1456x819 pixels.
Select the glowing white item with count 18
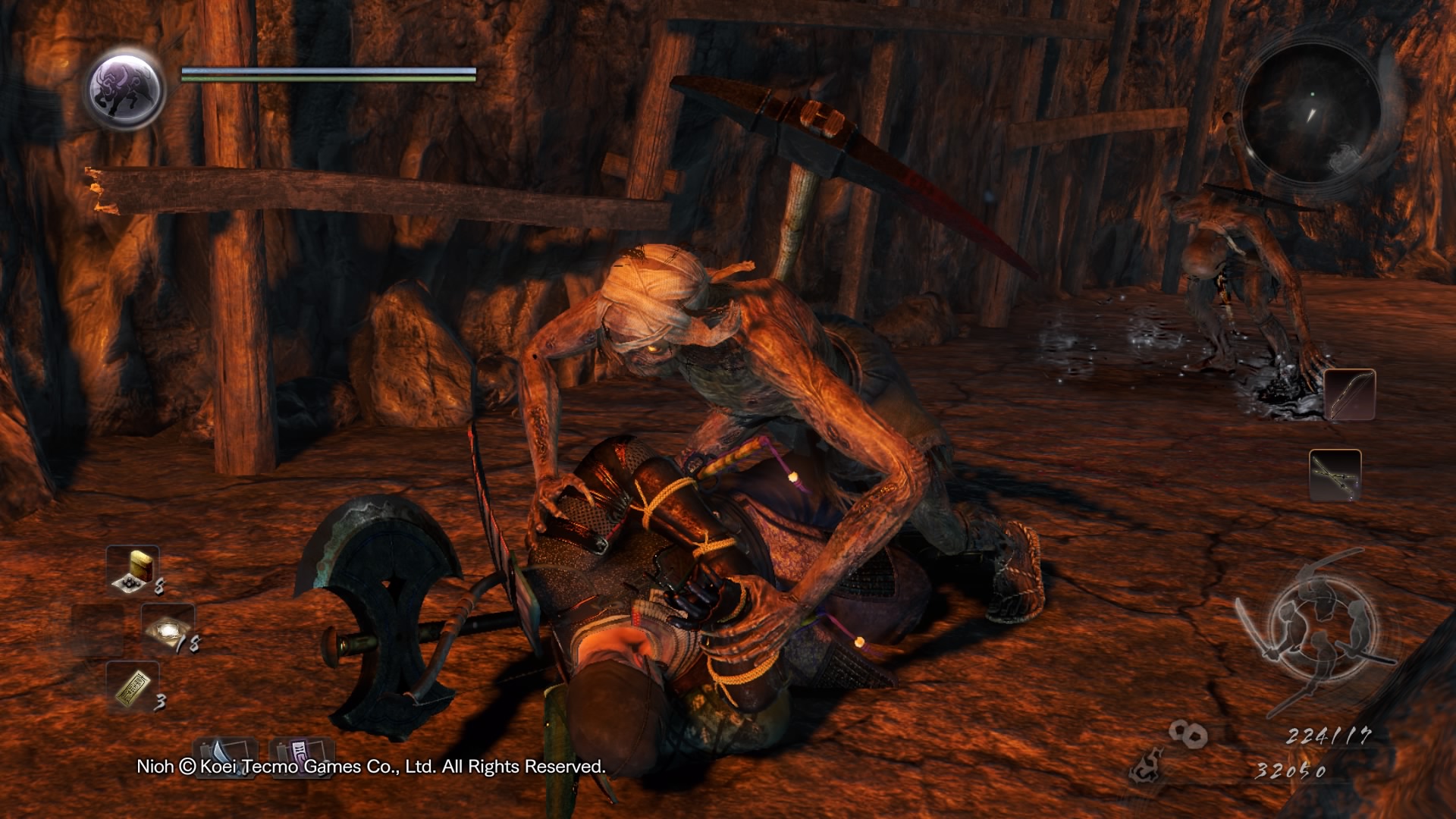tap(168, 629)
